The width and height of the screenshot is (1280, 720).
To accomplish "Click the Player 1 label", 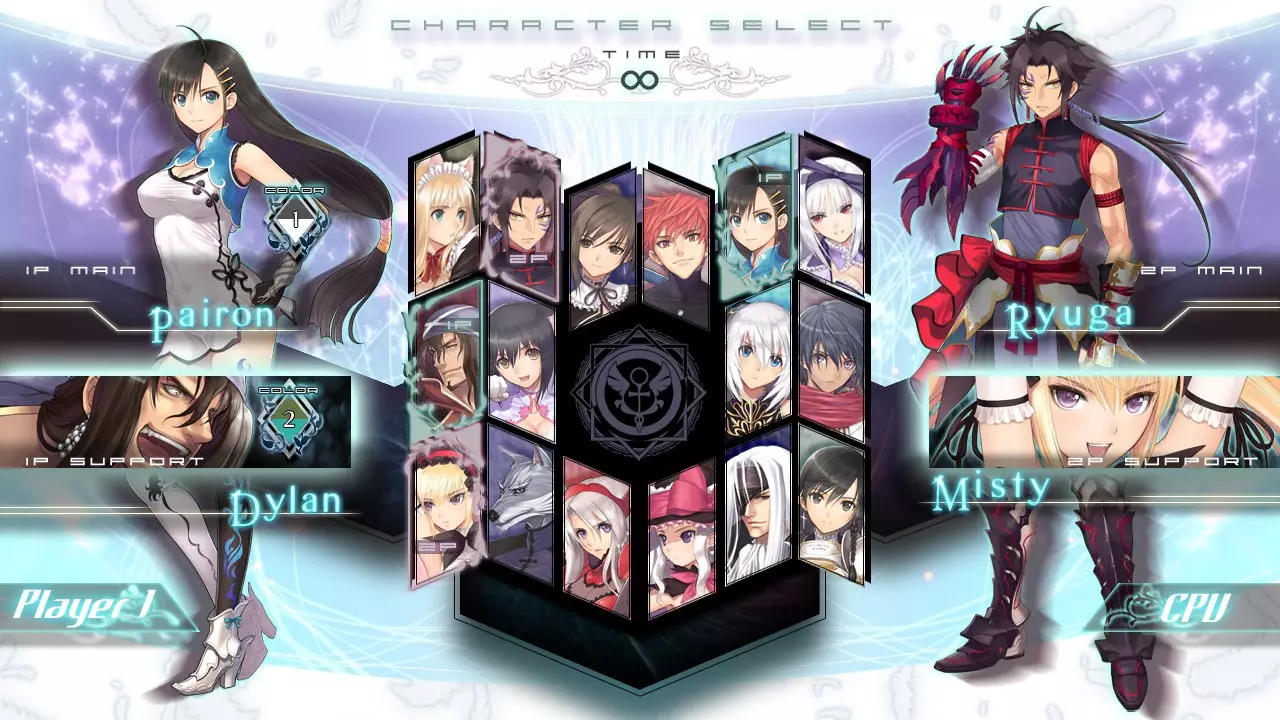I will tap(85, 602).
